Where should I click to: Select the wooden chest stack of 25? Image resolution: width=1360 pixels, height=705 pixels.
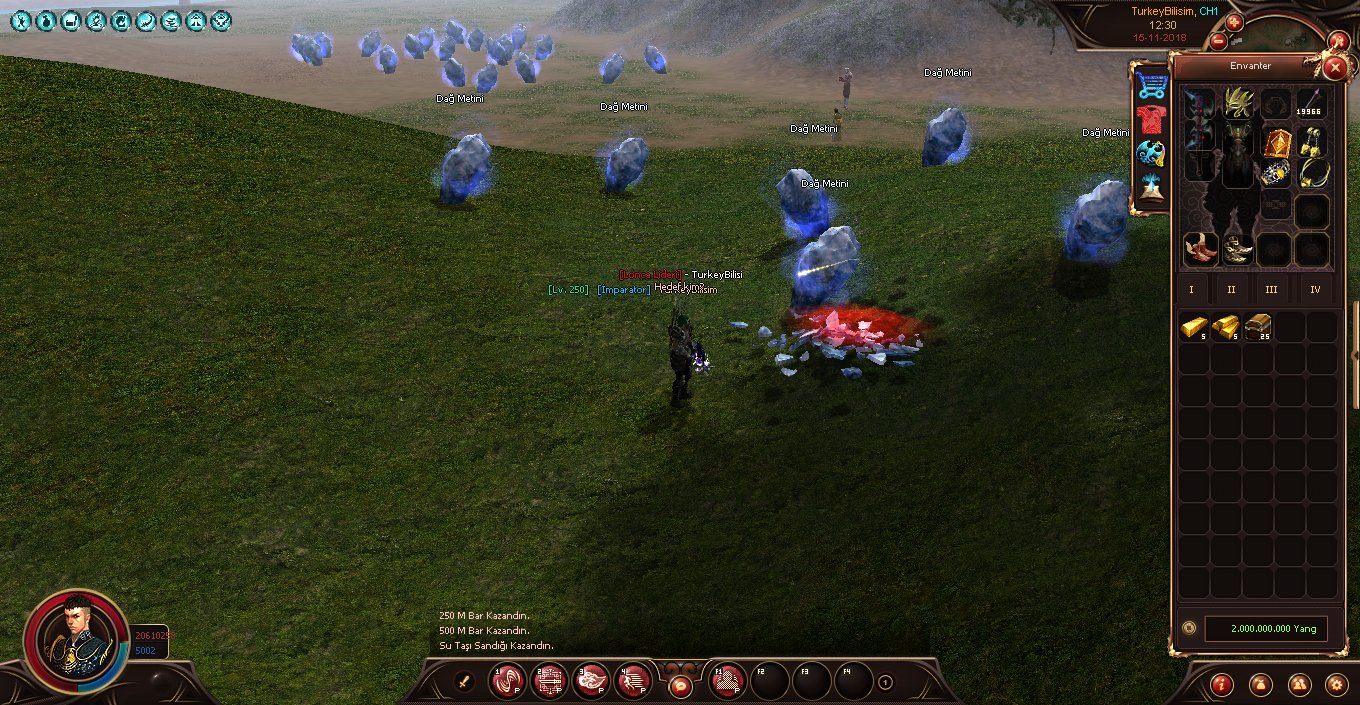point(1258,327)
